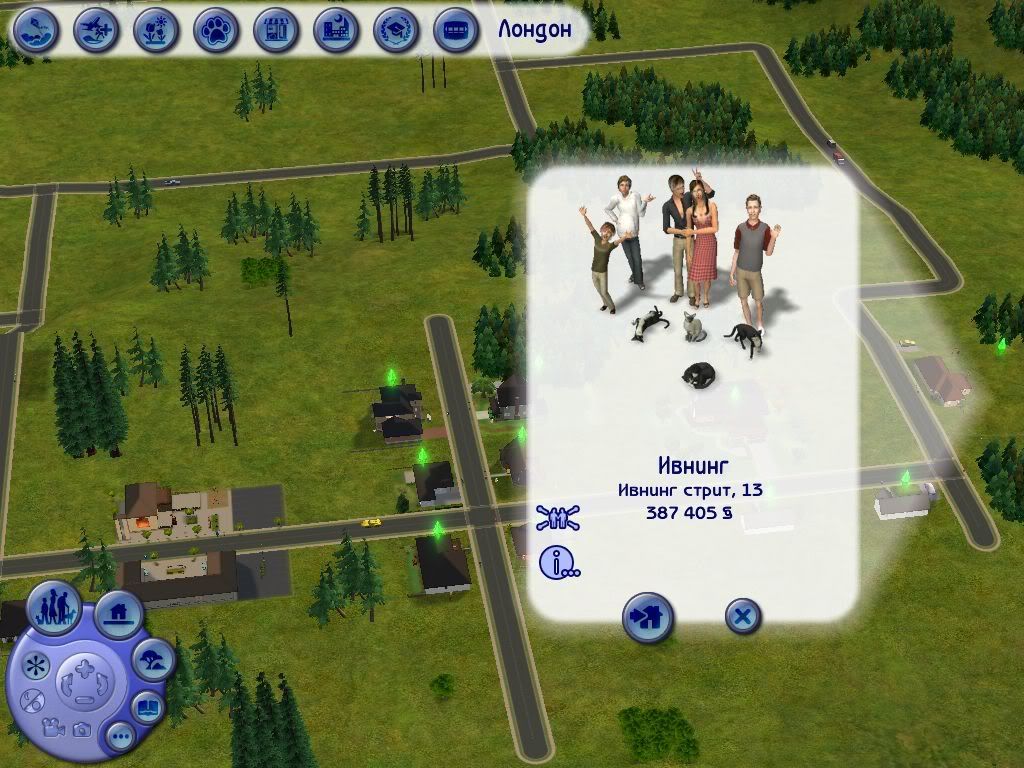Show more info with the 'i' icon
The image size is (1024, 768).
pos(558,563)
